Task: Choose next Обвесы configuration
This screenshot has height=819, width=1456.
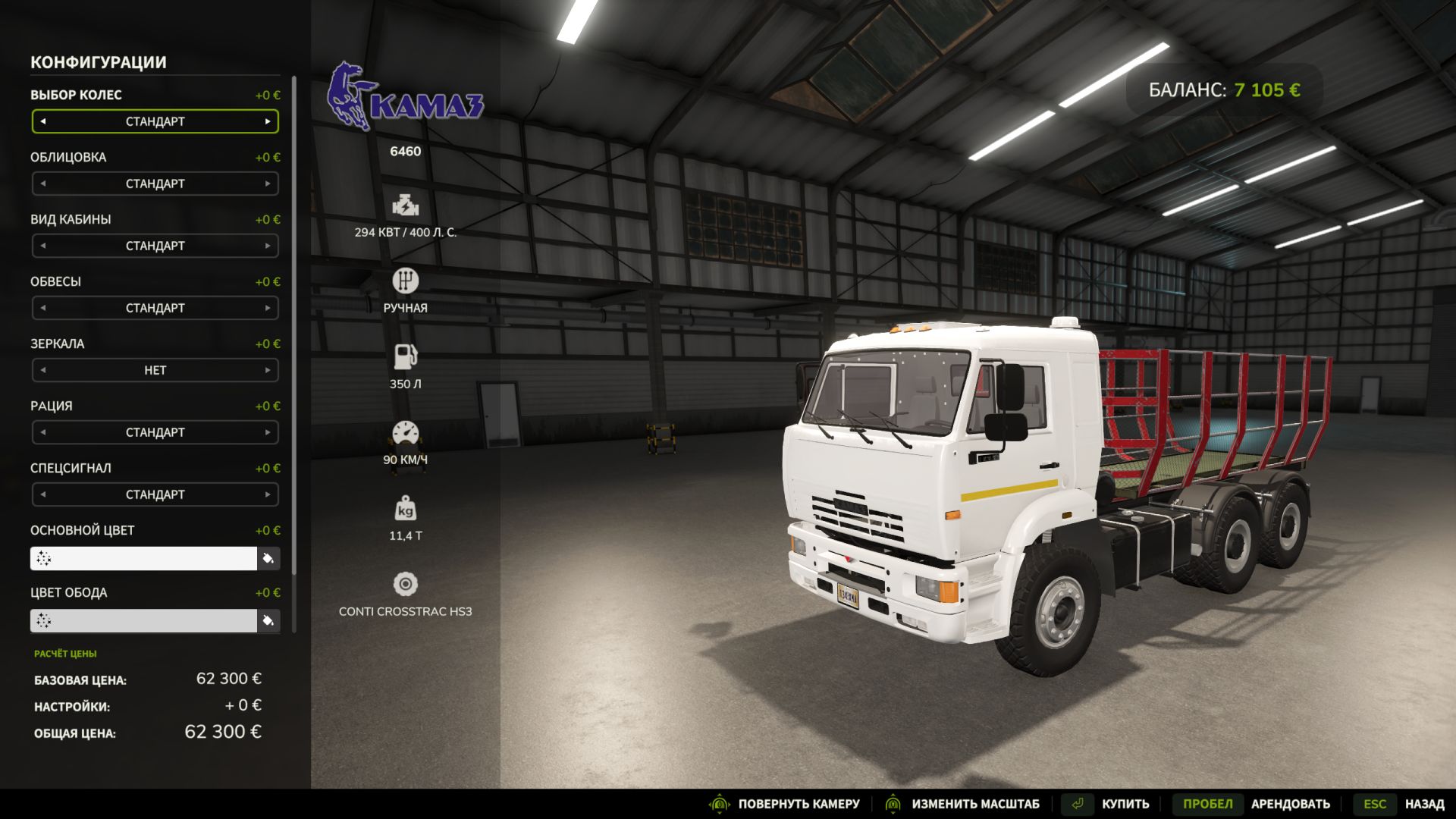Action: click(x=268, y=308)
